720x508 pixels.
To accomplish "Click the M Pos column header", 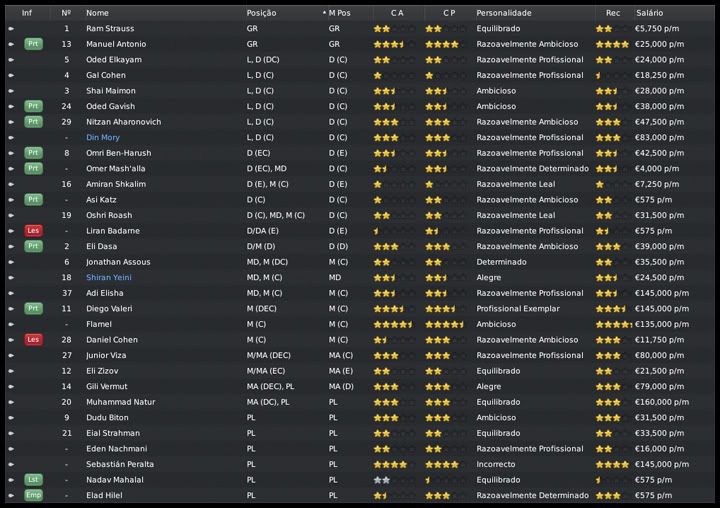I will coord(341,13).
